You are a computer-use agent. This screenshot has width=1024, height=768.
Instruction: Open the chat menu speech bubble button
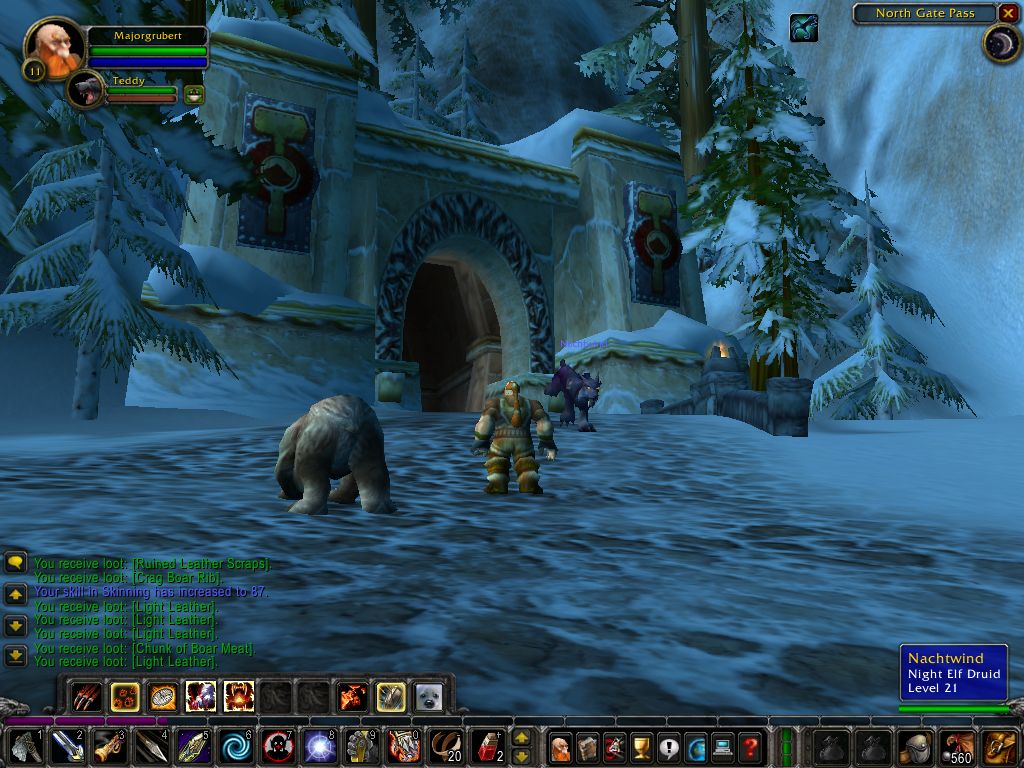point(15,562)
